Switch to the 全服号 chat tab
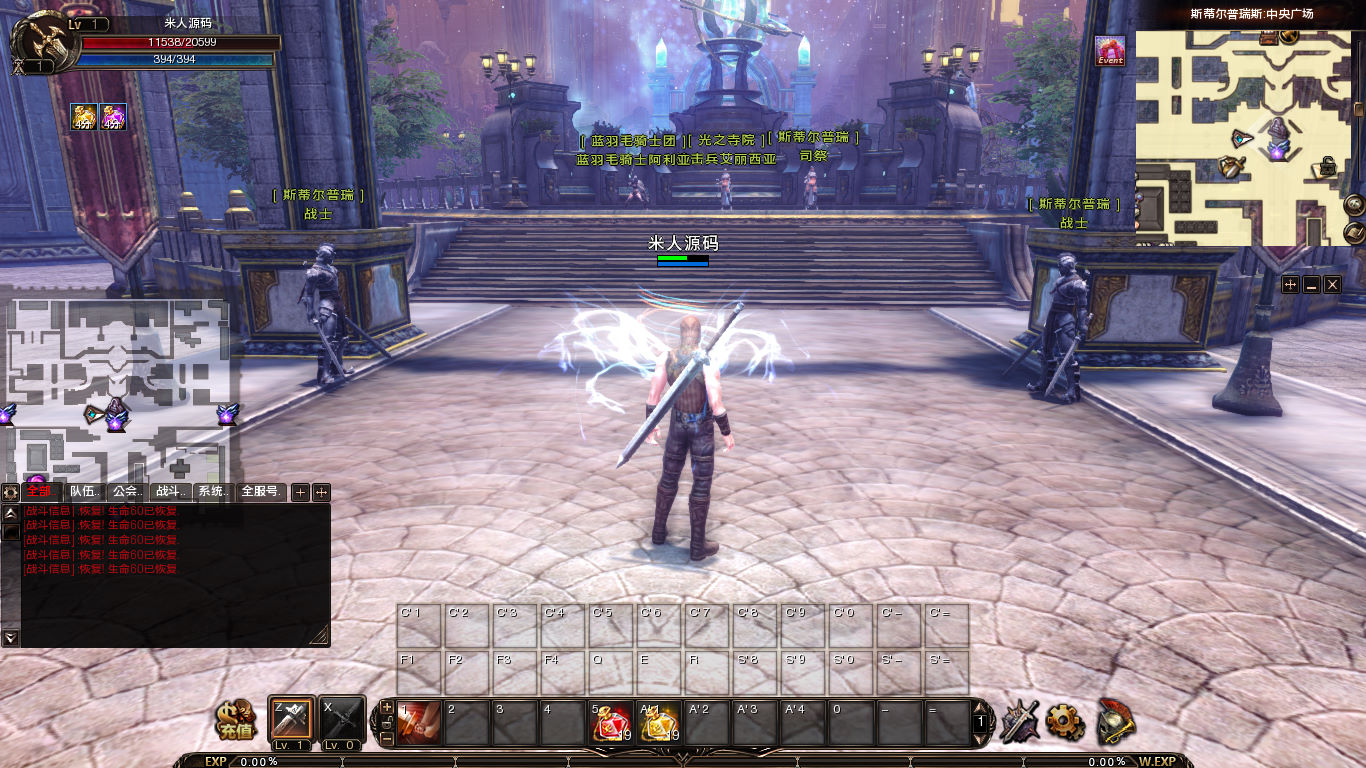 click(260, 492)
